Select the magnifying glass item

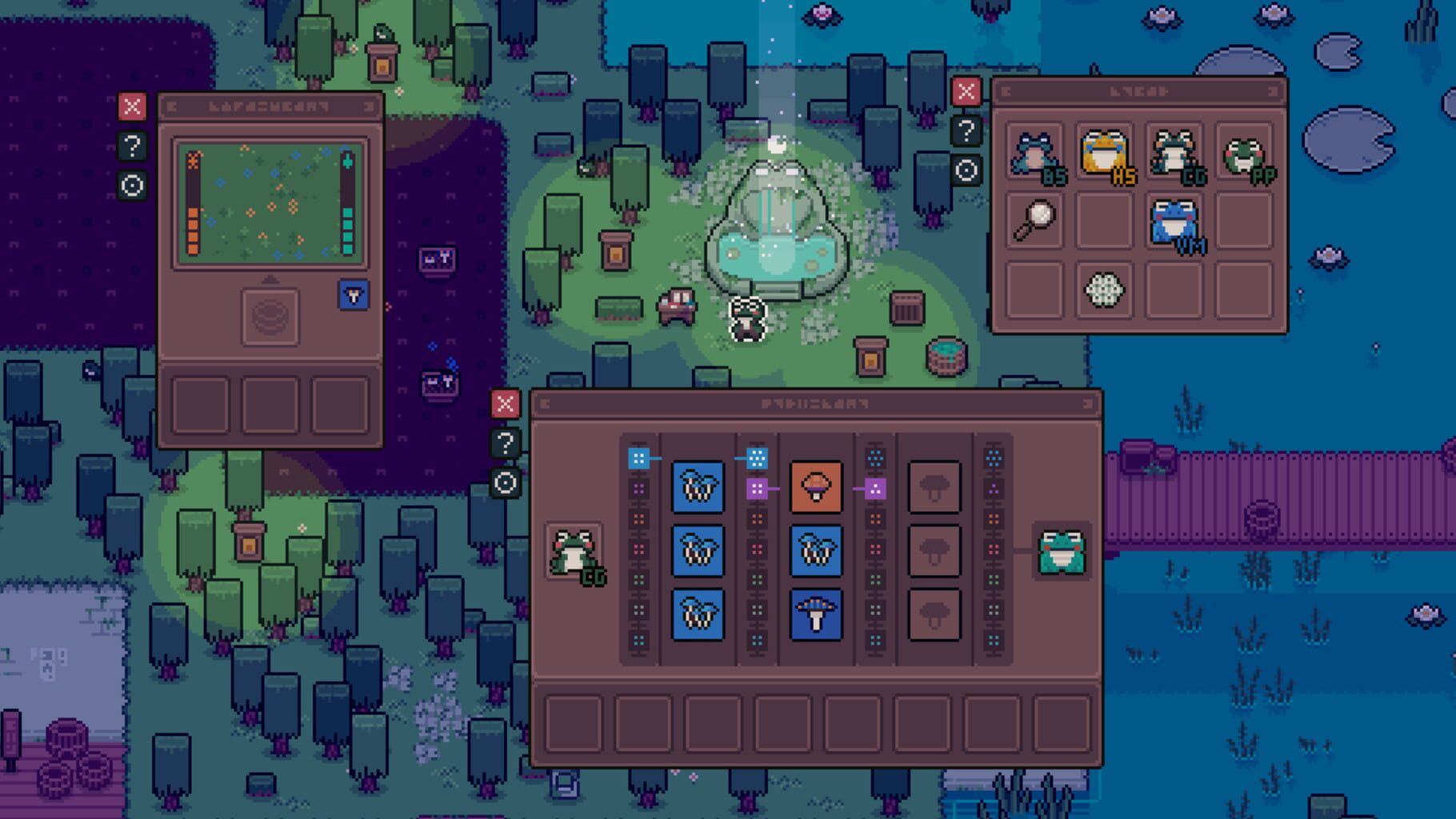click(x=1034, y=218)
